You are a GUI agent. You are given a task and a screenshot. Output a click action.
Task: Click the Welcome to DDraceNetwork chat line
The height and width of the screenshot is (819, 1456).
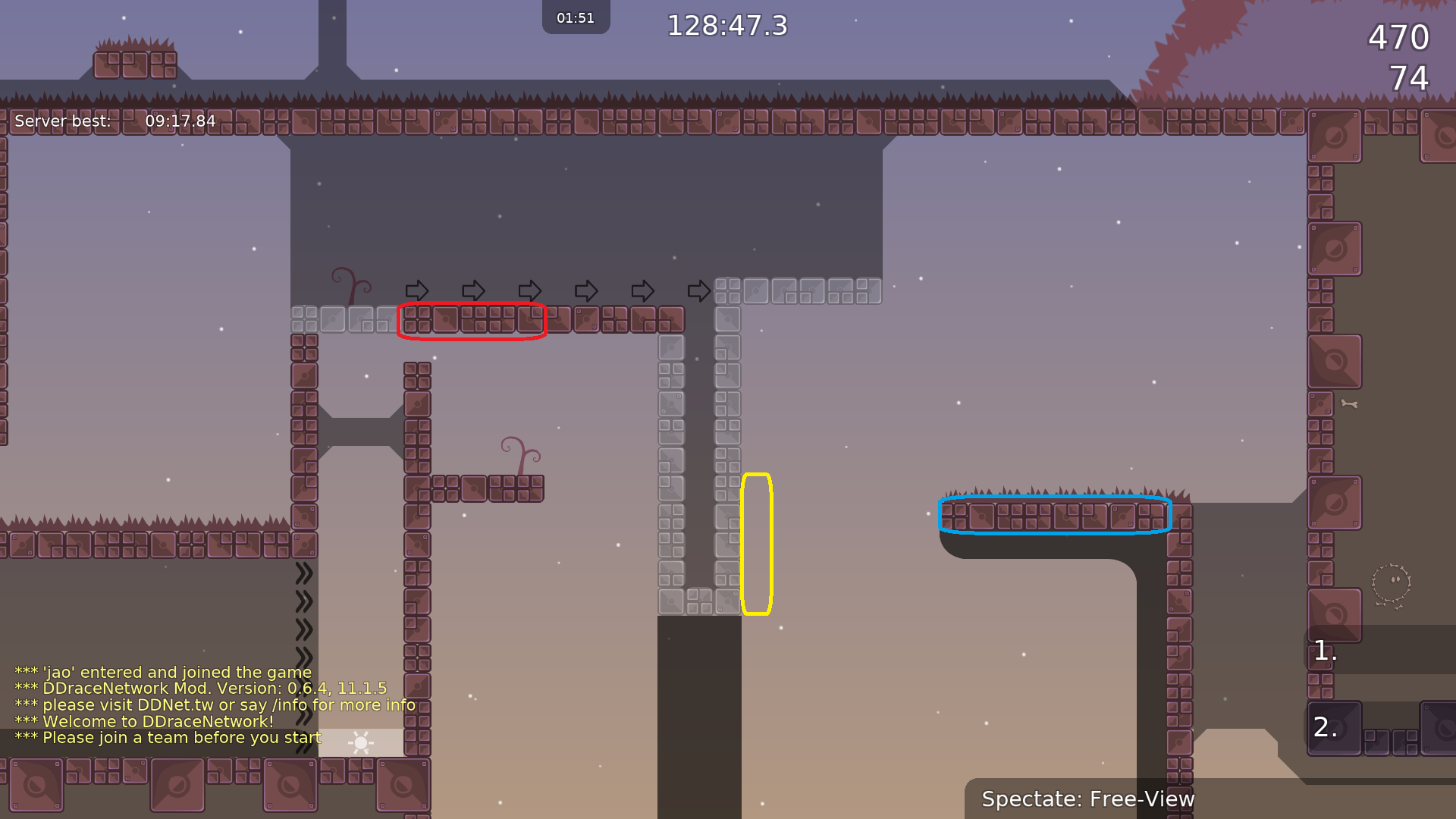pos(144,721)
